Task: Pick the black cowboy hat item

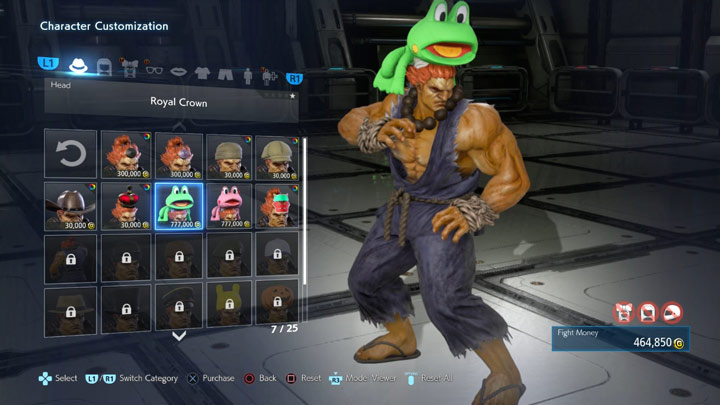Action: click(70, 206)
